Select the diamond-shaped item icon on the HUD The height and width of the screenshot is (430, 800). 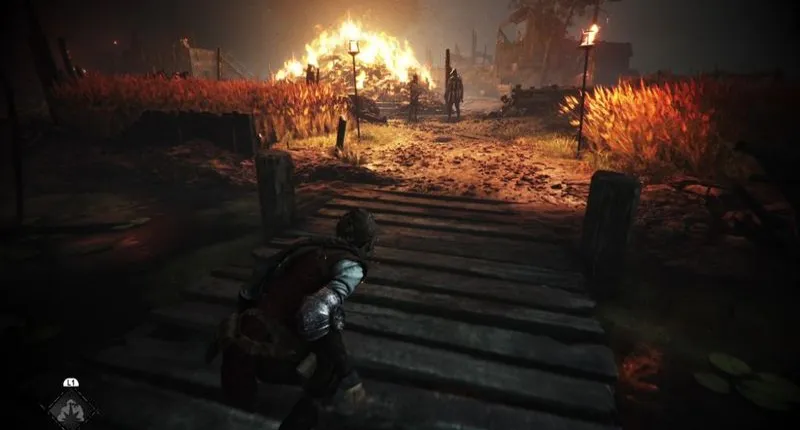coord(70,409)
